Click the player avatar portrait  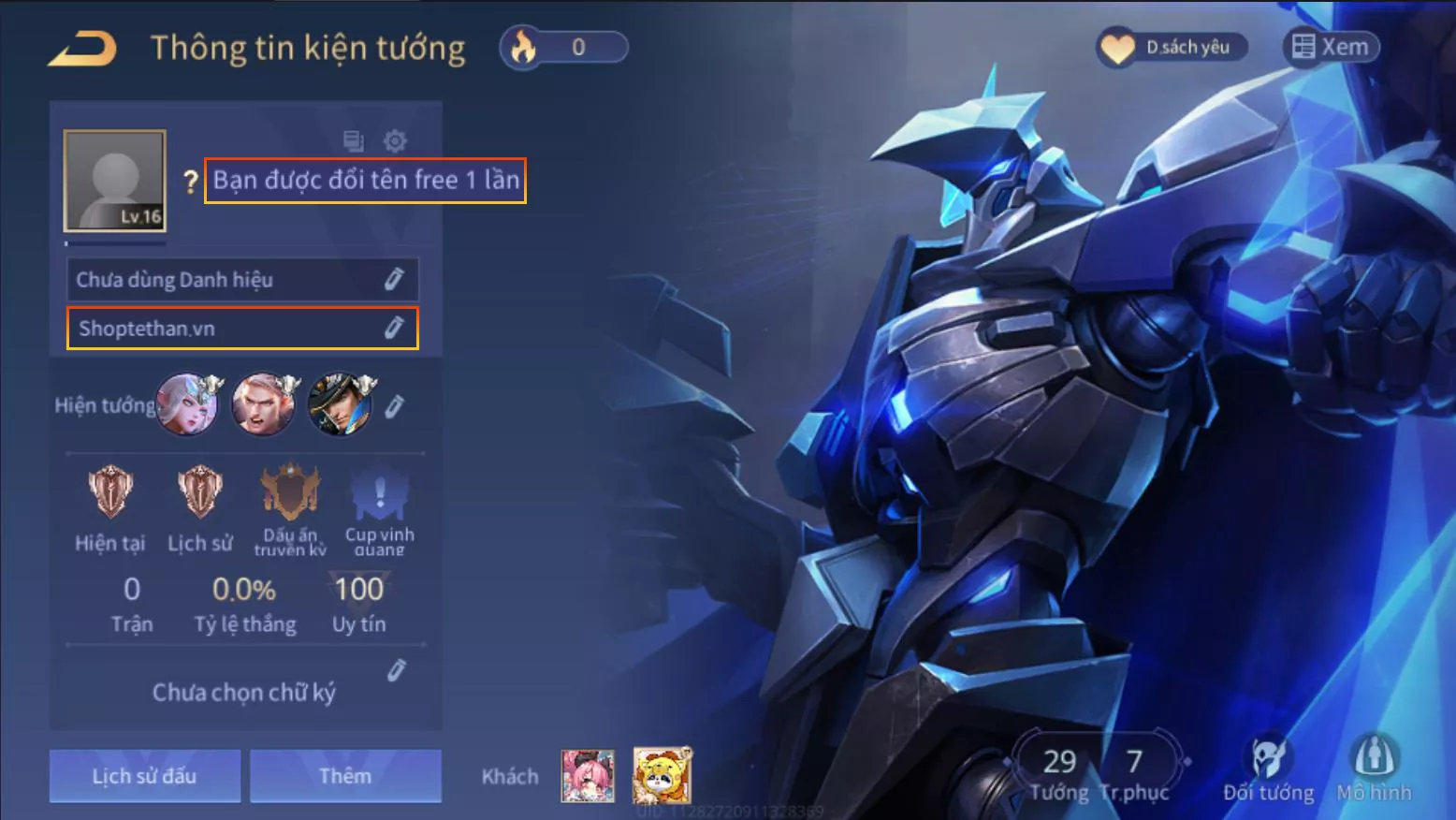point(115,181)
